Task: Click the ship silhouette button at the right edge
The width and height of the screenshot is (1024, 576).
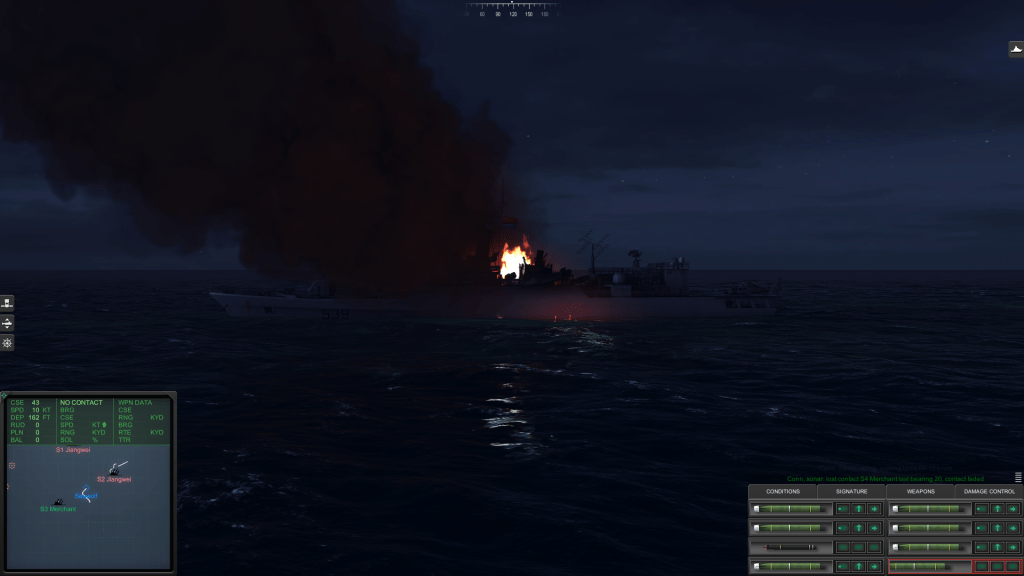Action: click(x=1015, y=49)
